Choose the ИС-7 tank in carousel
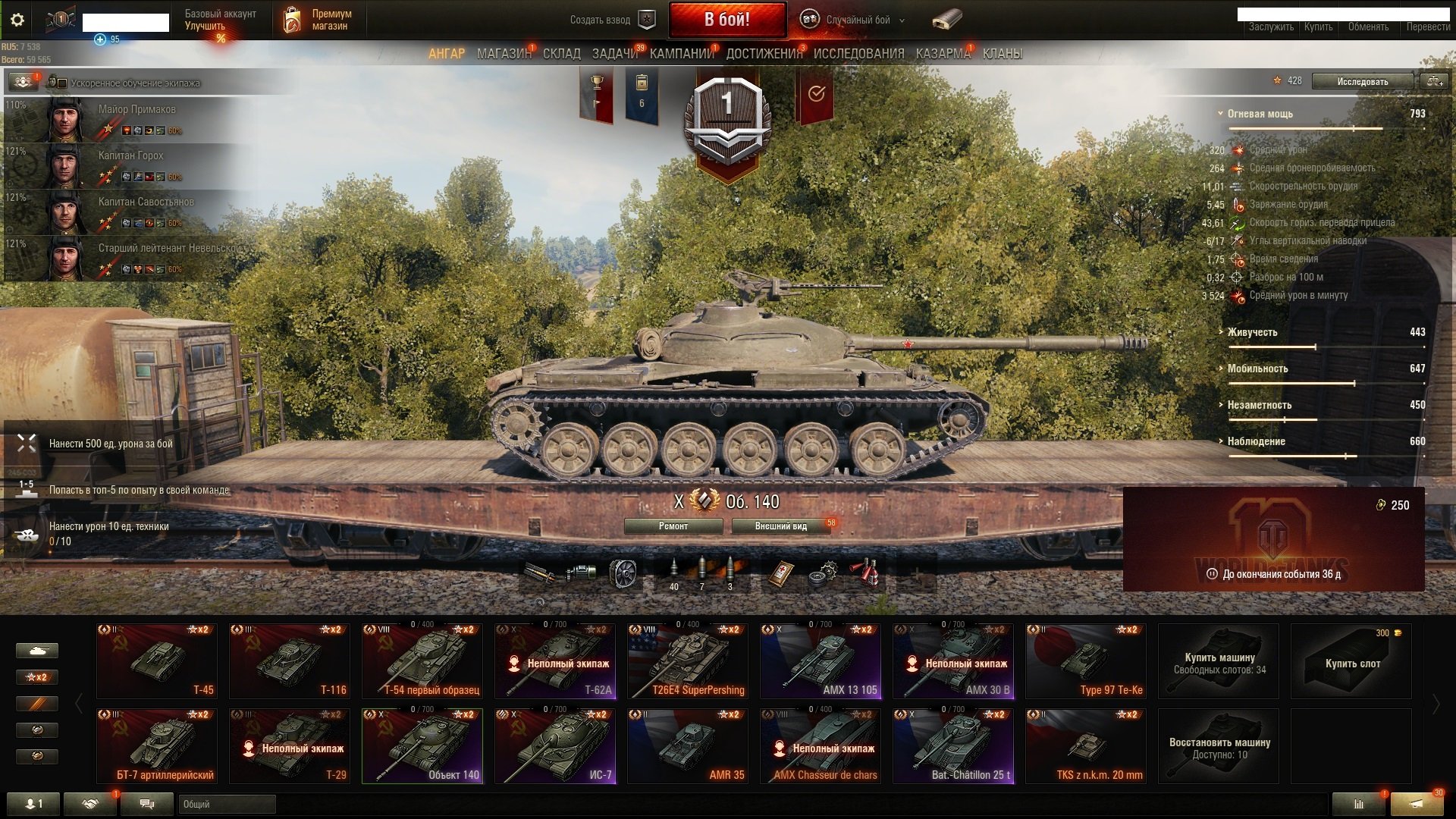 (554, 746)
